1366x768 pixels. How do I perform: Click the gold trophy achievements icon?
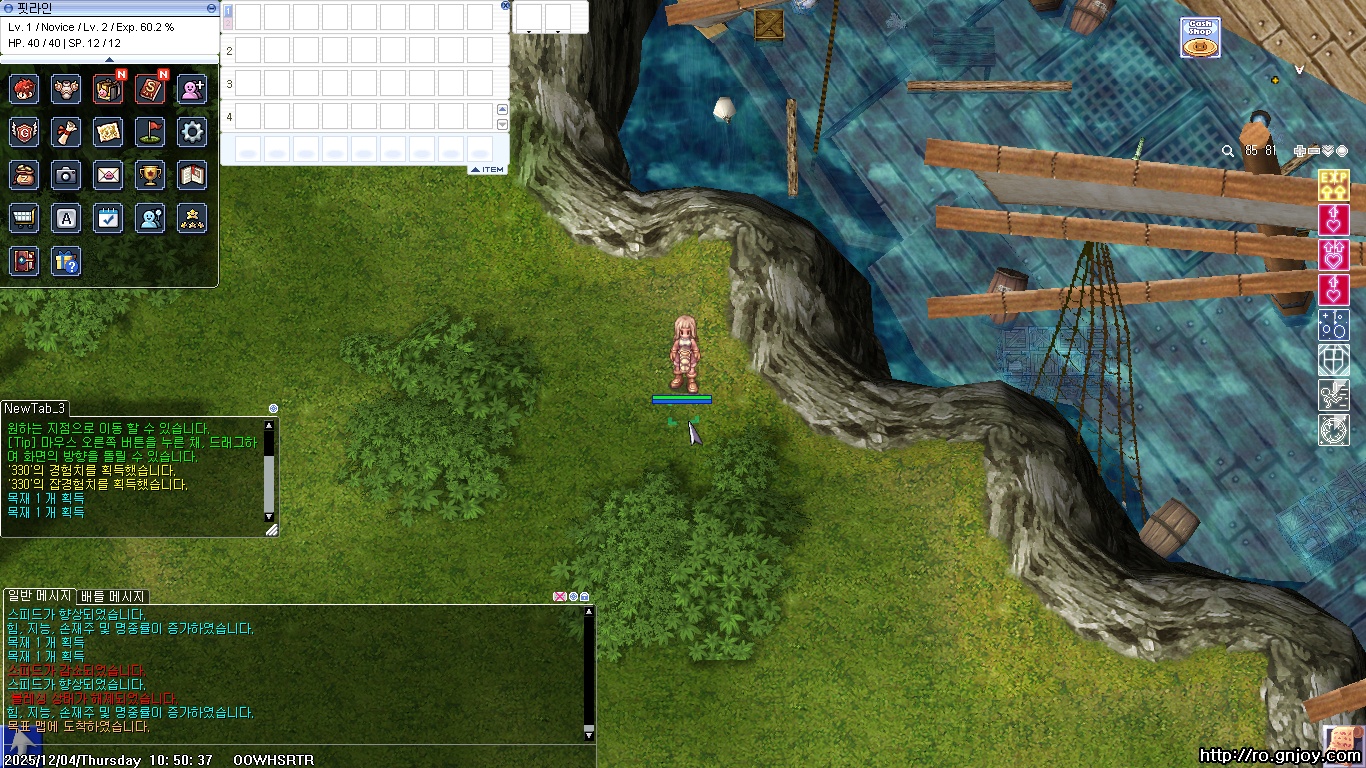tap(150, 175)
